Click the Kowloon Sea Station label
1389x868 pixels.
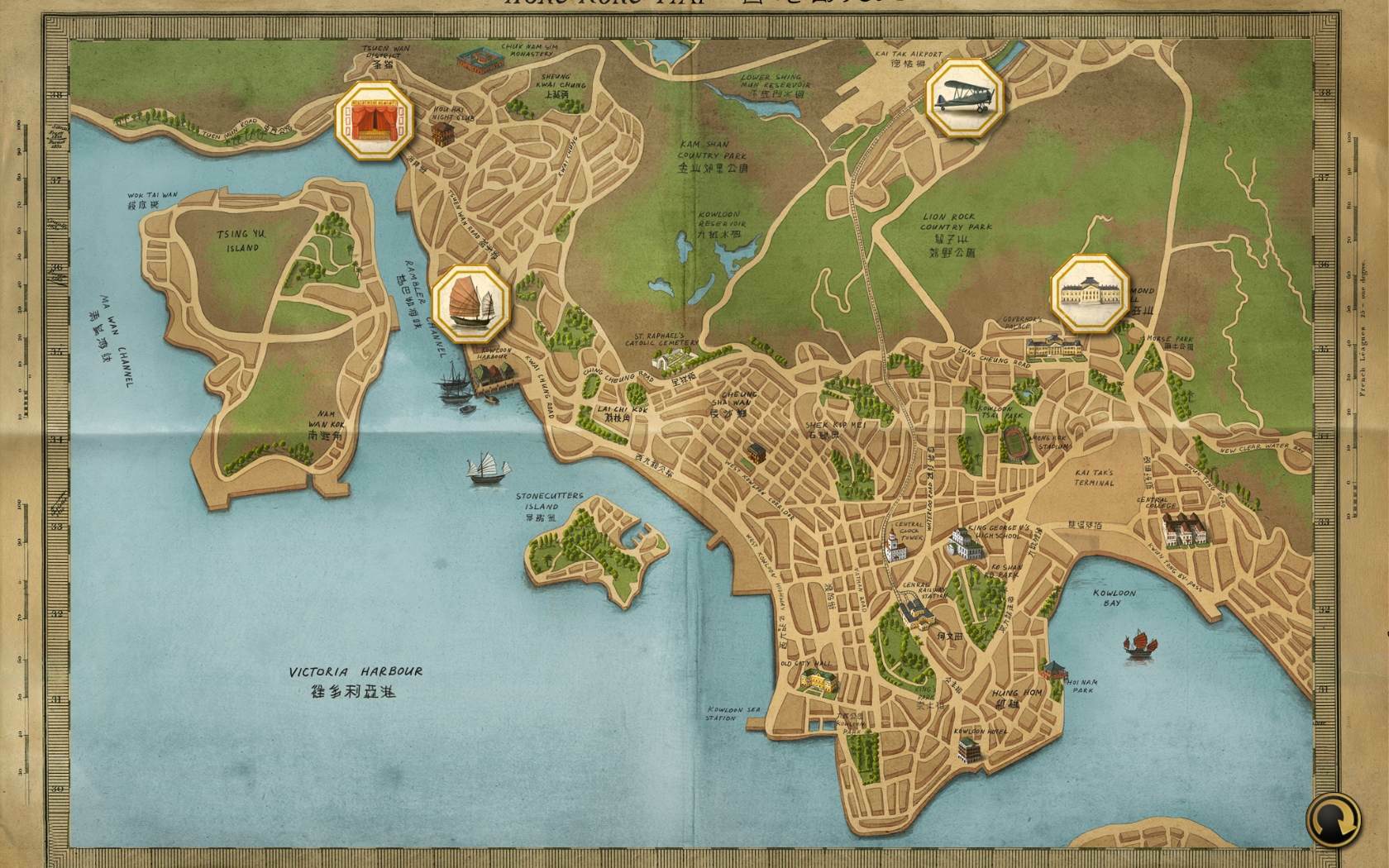click(x=733, y=713)
